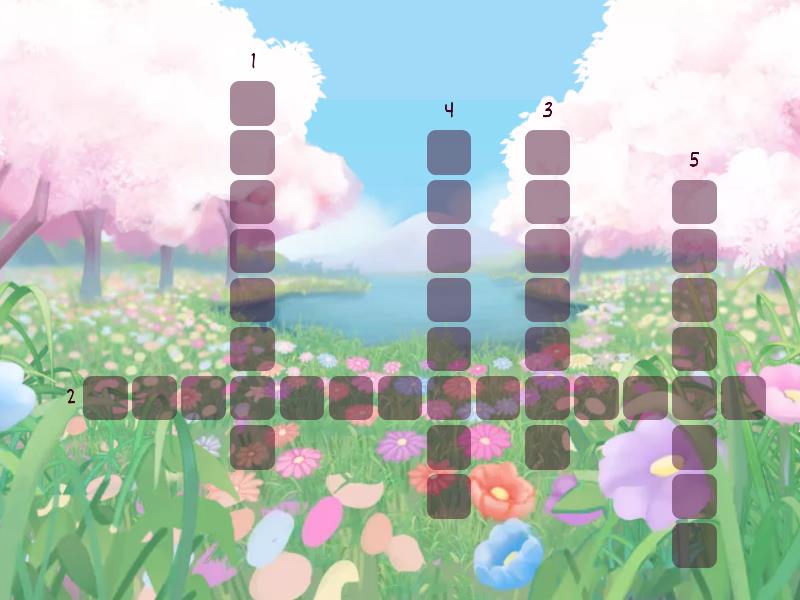Select the top cell of word 5
Image resolution: width=800 pixels, height=600 pixels.
pyautogui.click(x=694, y=201)
